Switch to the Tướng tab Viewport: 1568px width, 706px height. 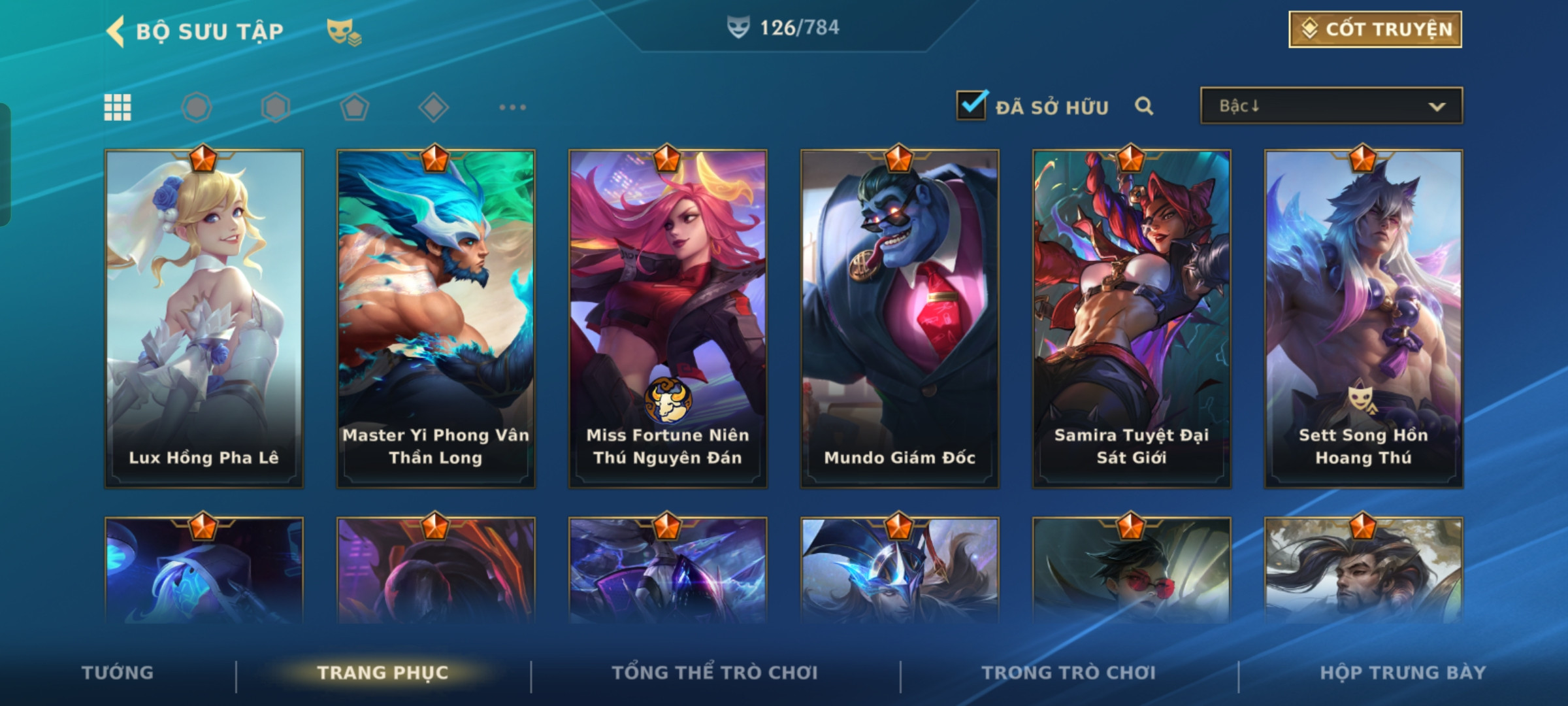(118, 673)
